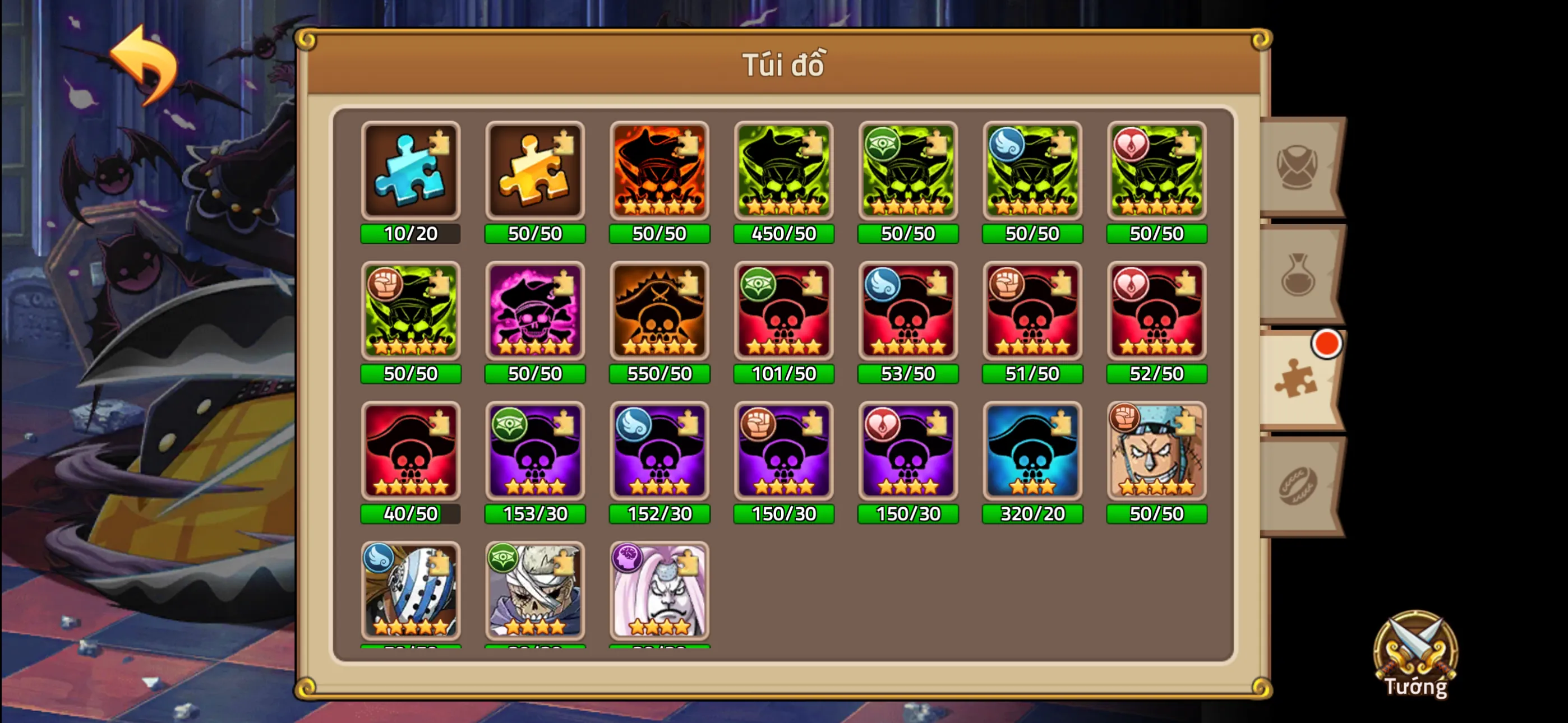
Task: Select the purple skull fragment showing 153/30
Action: tap(535, 452)
